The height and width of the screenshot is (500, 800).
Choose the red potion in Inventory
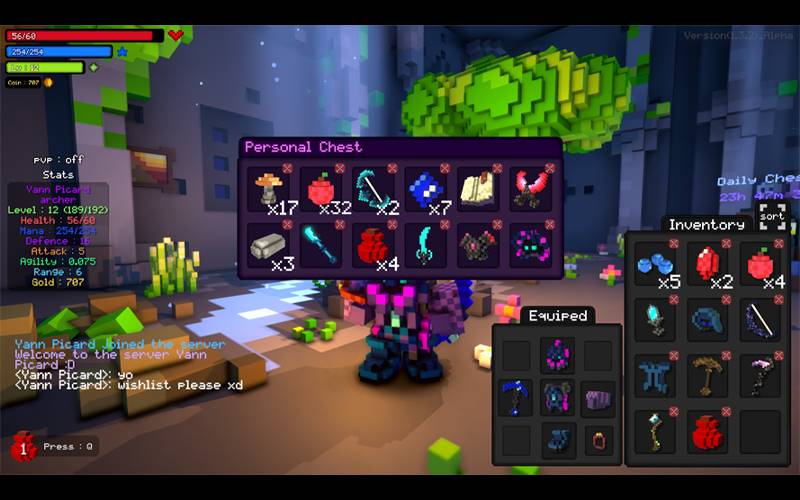(708, 432)
